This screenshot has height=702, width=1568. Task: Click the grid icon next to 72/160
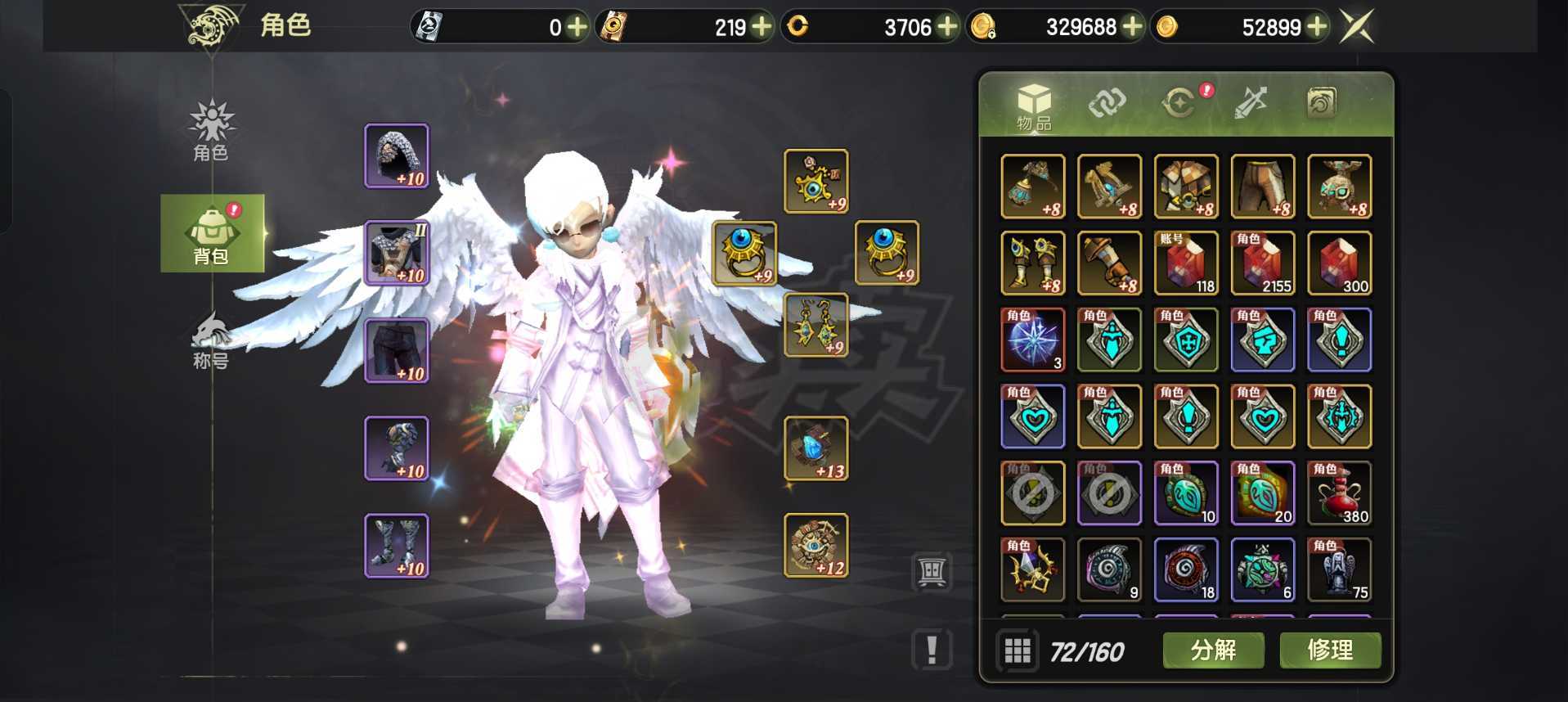pos(1018,650)
